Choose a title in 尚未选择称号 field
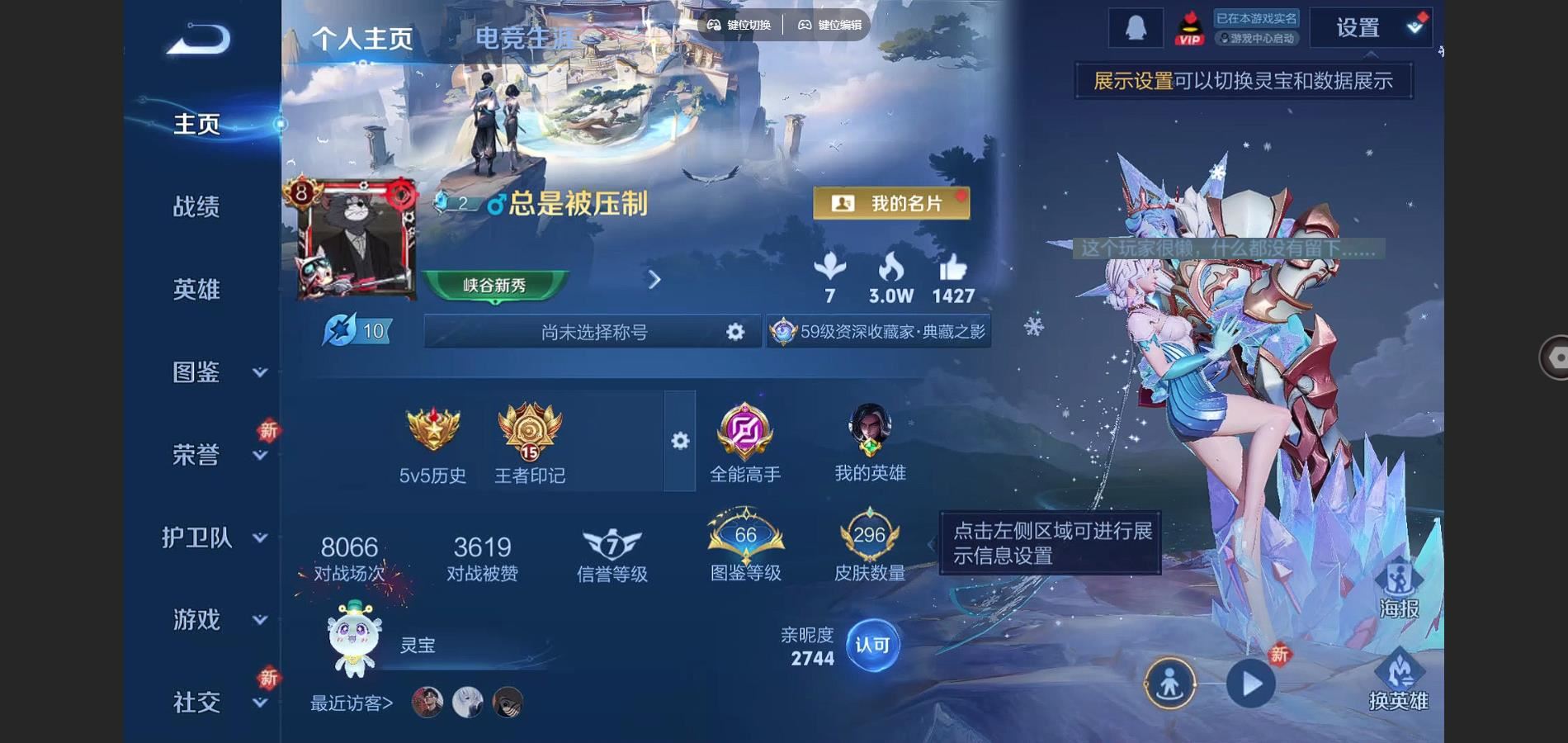 [593, 332]
